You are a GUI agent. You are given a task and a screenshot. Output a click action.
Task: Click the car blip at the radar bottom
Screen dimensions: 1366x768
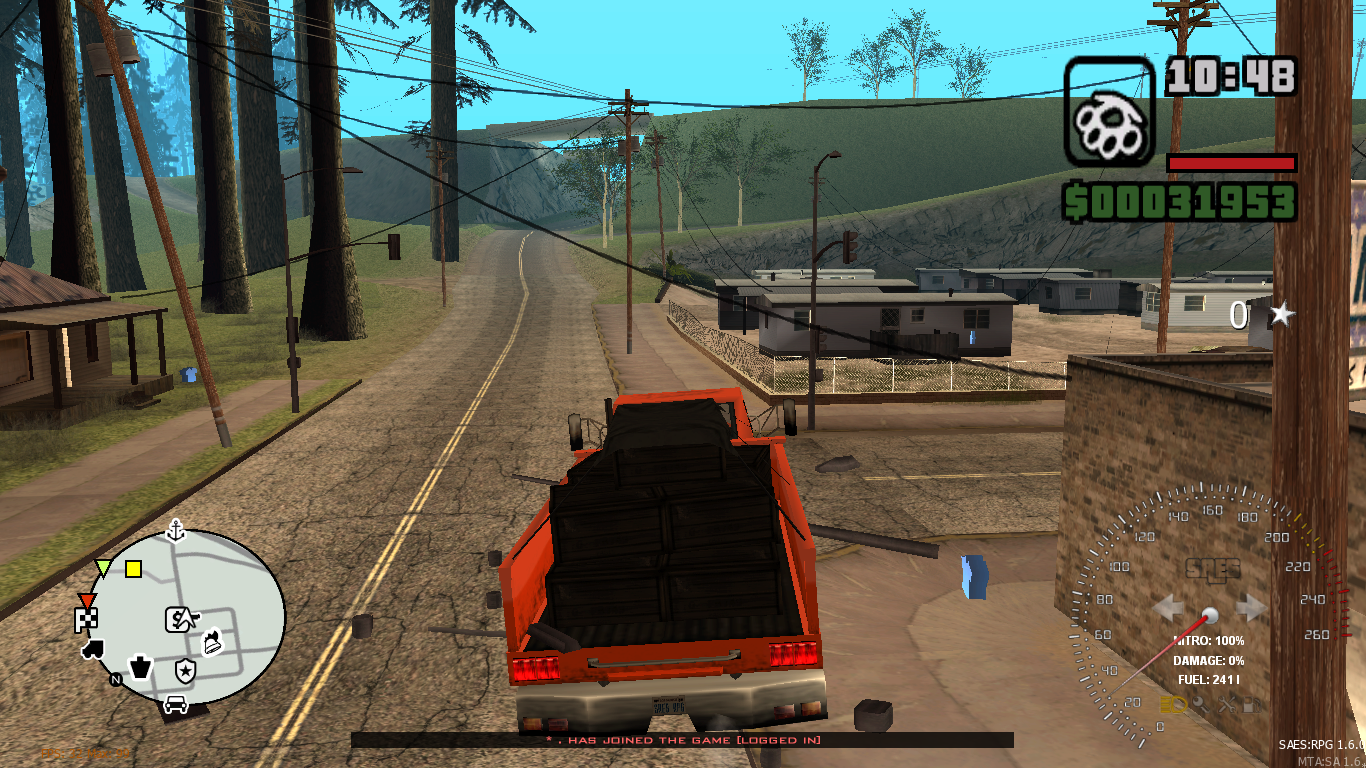point(176,703)
